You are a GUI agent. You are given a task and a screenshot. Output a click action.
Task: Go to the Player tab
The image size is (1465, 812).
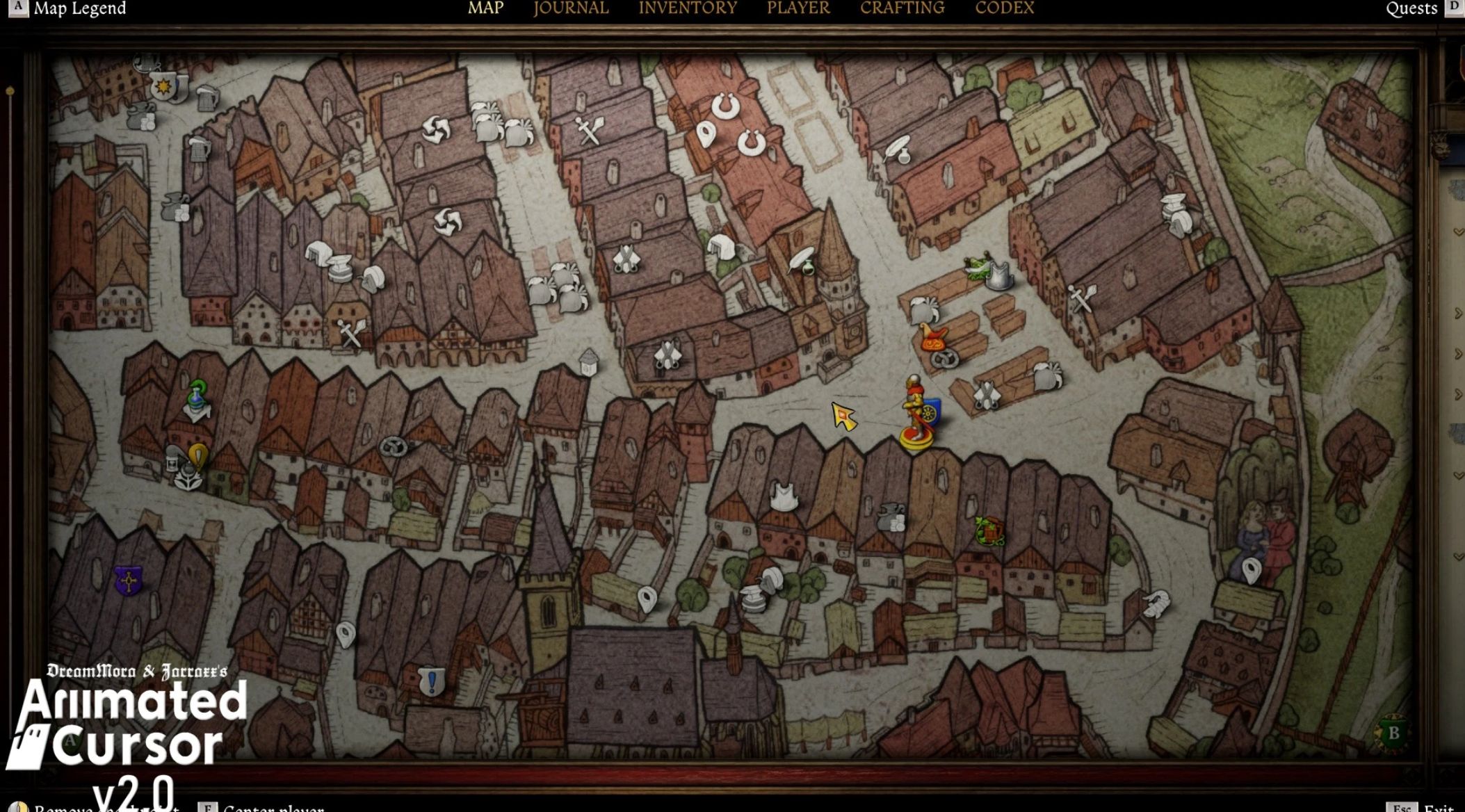[x=798, y=8]
